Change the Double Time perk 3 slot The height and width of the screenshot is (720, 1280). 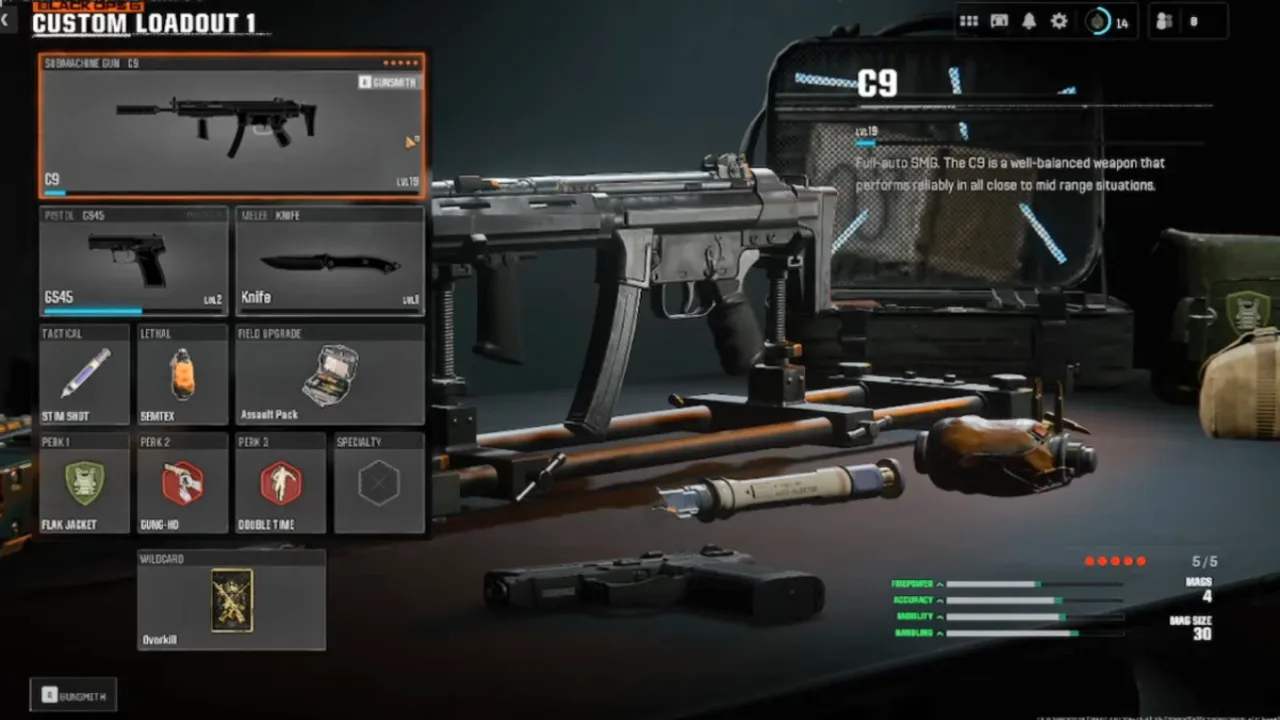click(281, 483)
